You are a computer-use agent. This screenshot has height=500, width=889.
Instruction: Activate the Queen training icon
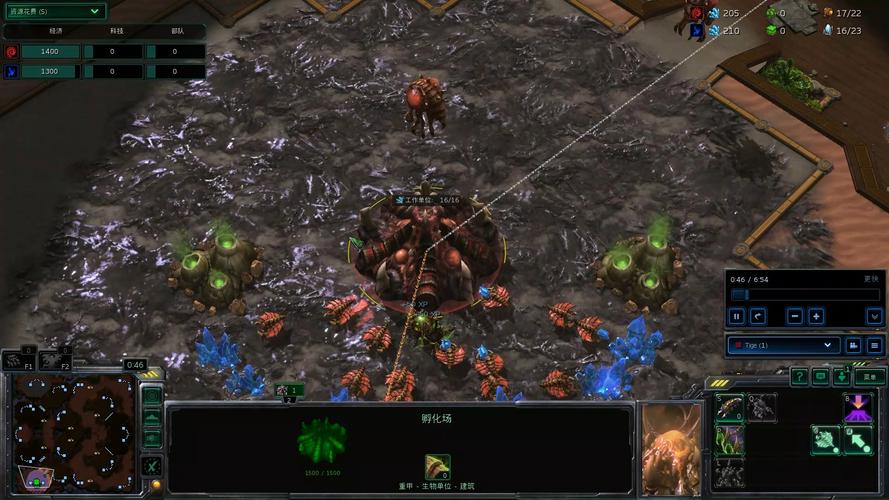[x=761, y=407]
